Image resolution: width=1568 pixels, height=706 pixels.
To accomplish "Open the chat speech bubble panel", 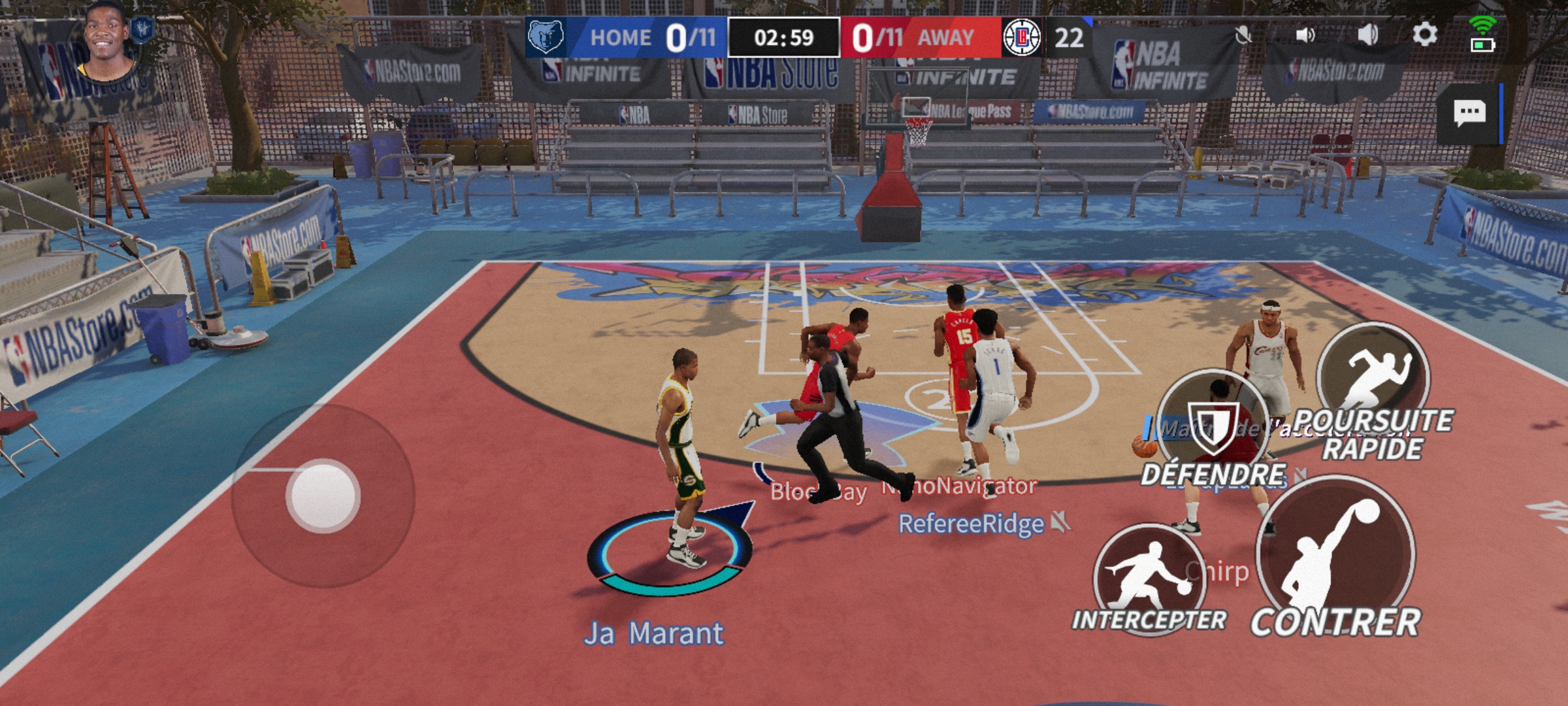I will click(1469, 113).
